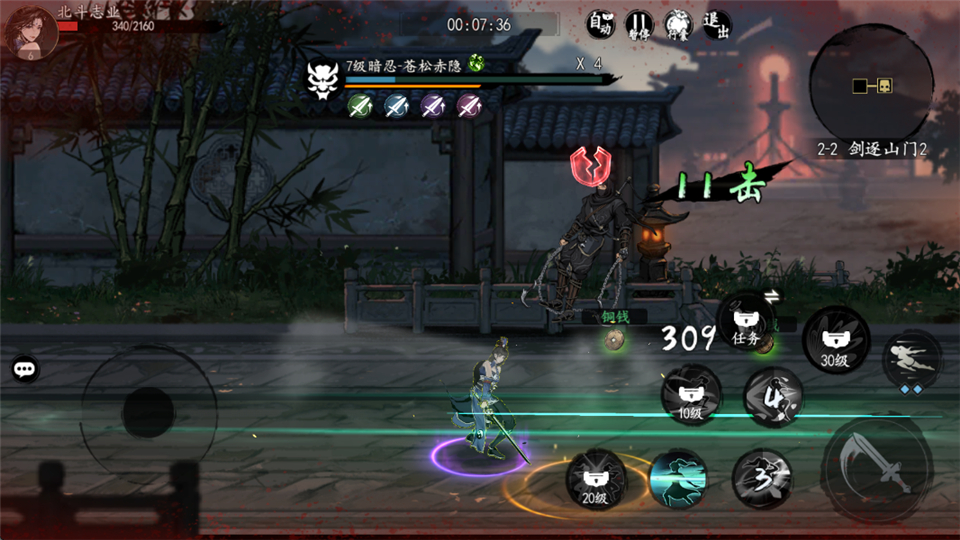Activate the glowing teal slash skill
The width and height of the screenshot is (960, 540).
pyautogui.click(x=678, y=478)
